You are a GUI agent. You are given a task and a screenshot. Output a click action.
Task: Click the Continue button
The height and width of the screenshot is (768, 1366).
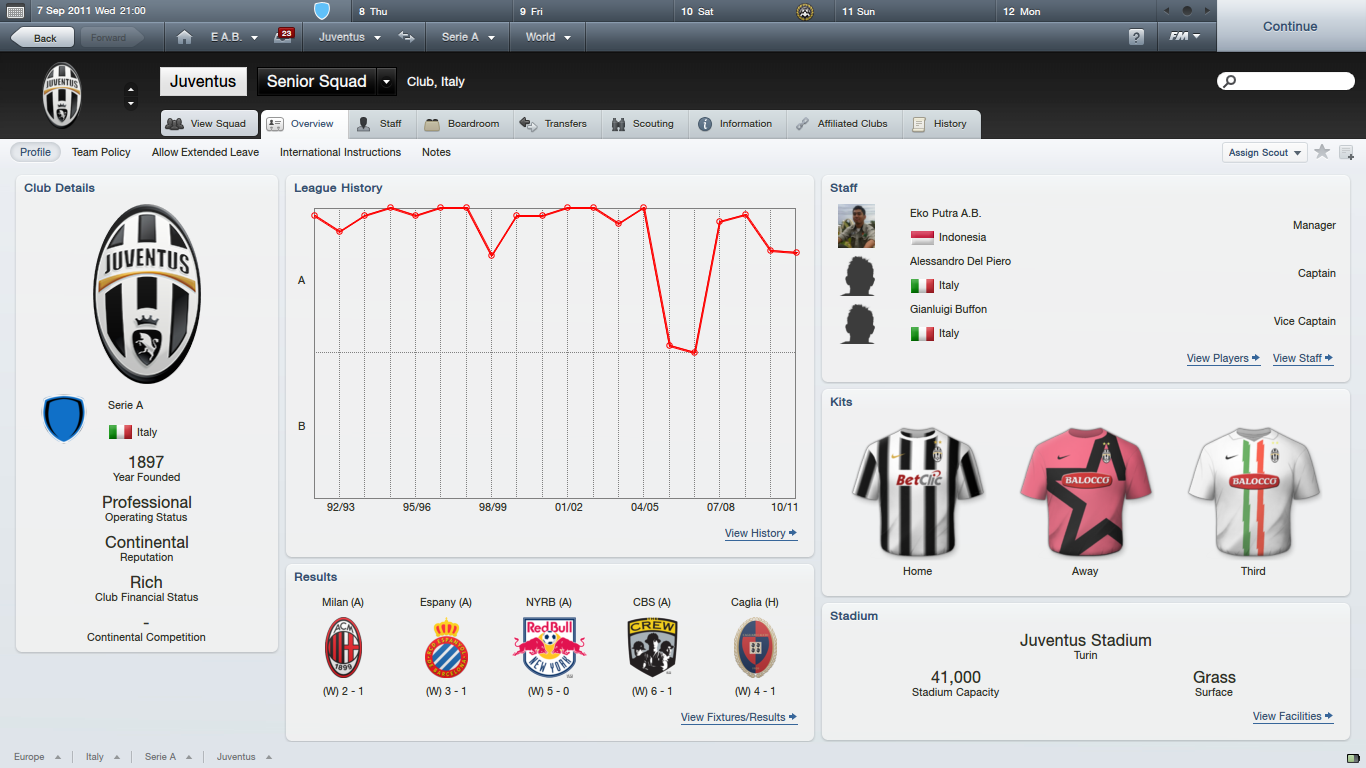tap(1290, 27)
